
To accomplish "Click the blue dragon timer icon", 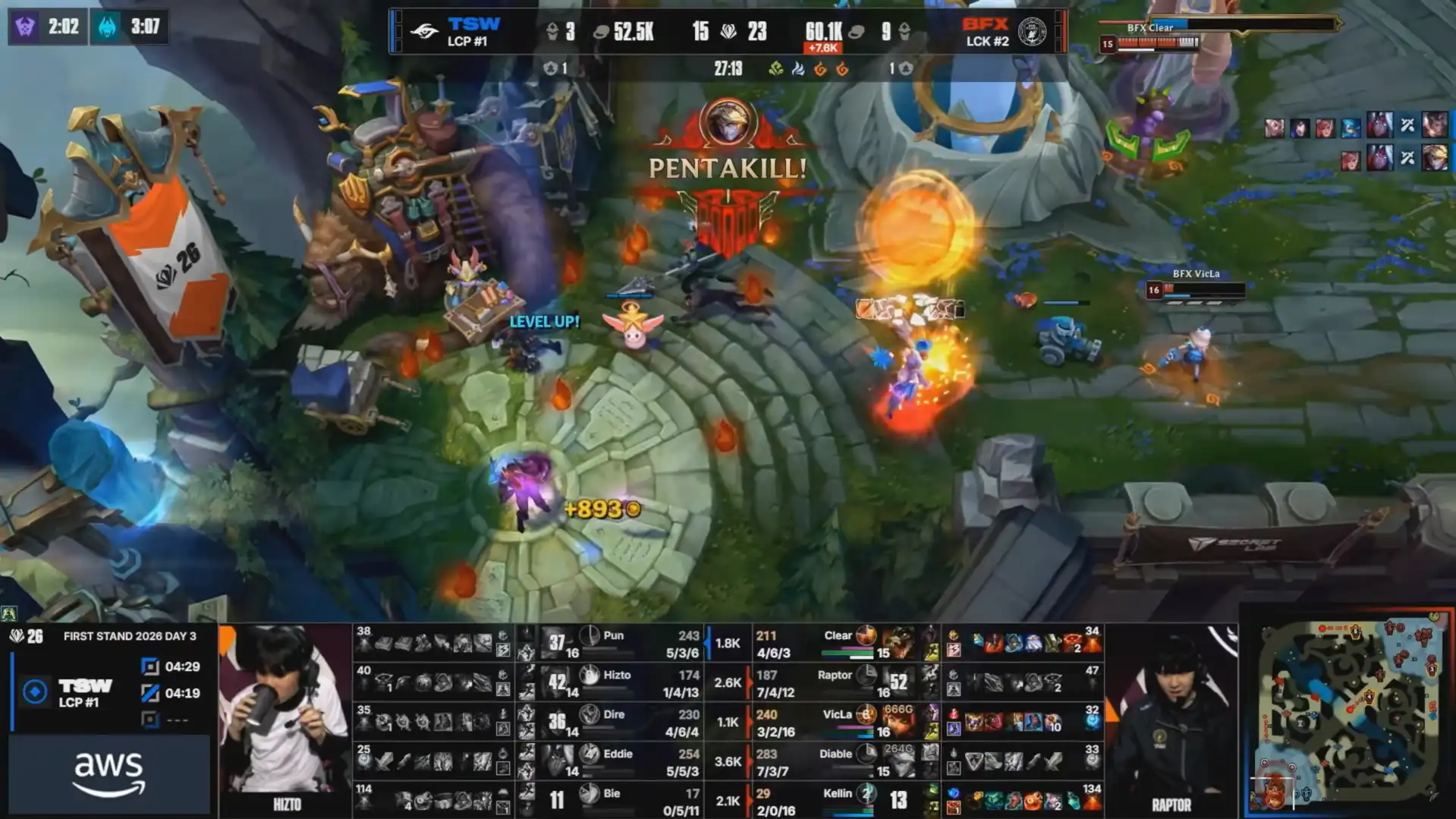I will click(x=108, y=27).
